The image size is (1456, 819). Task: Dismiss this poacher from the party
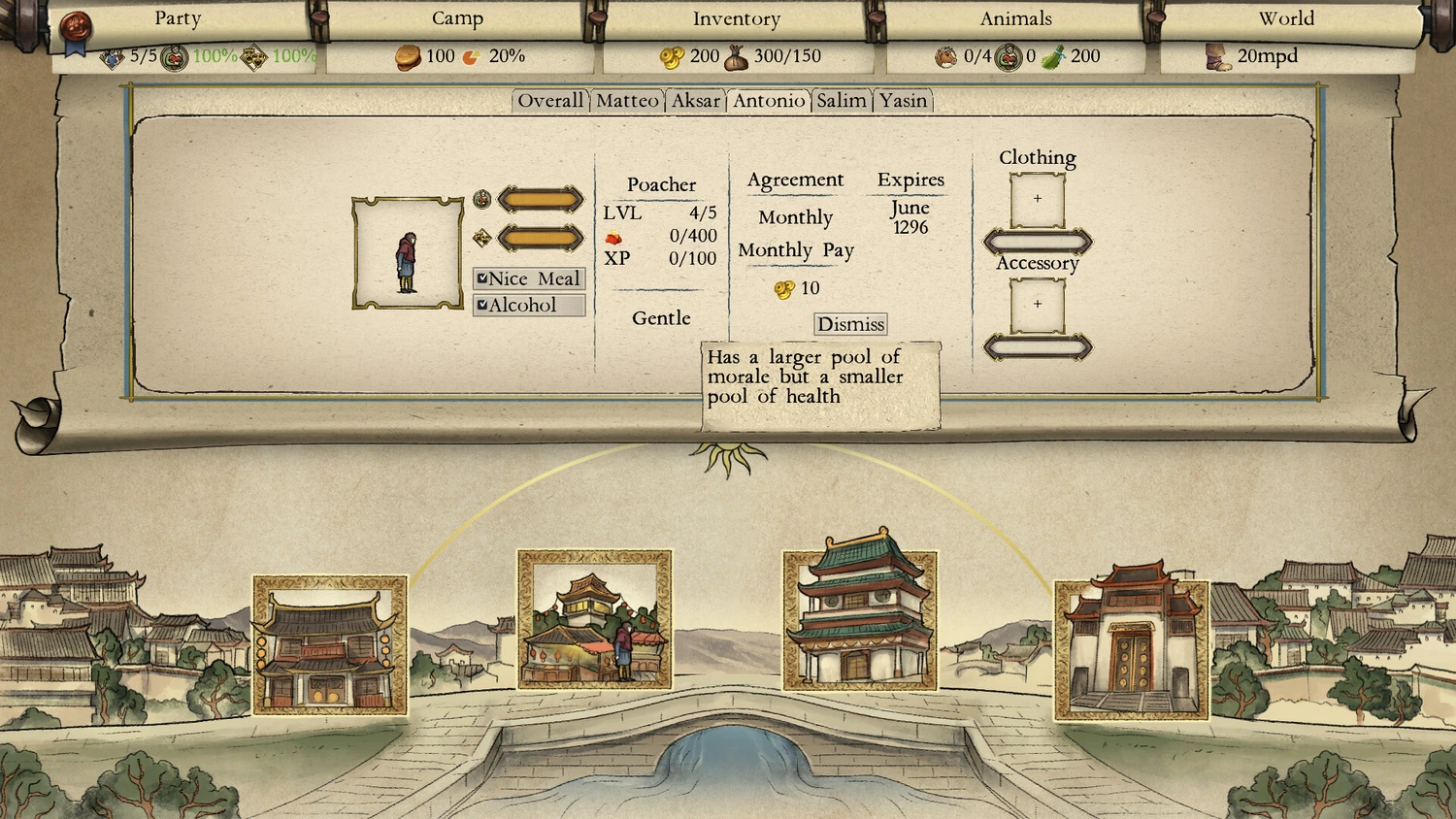pyautogui.click(x=850, y=324)
